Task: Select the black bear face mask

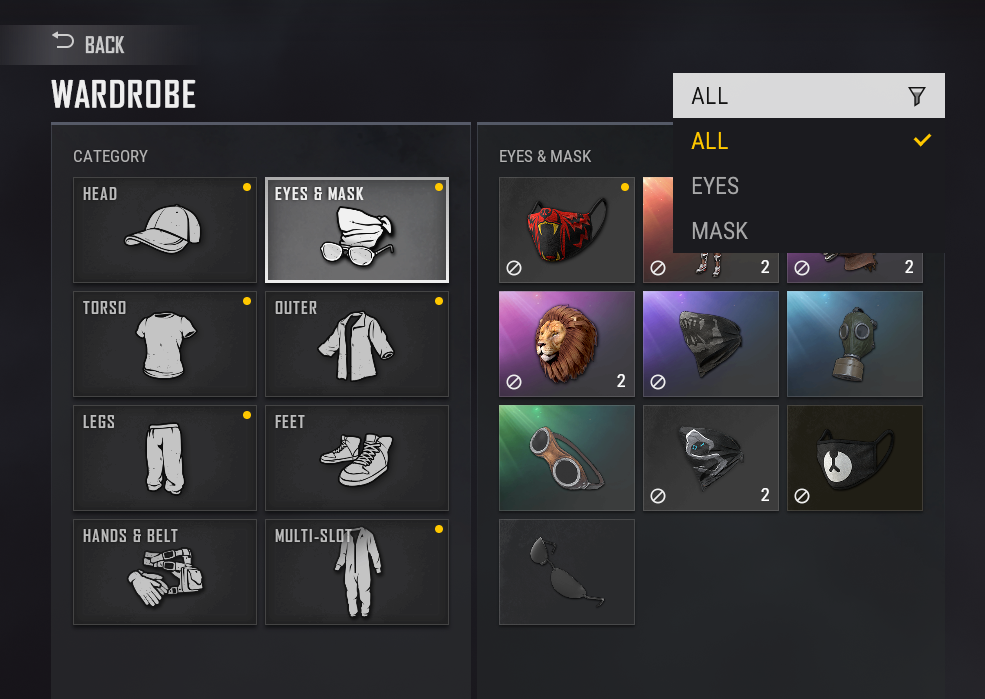Action: (855, 458)
